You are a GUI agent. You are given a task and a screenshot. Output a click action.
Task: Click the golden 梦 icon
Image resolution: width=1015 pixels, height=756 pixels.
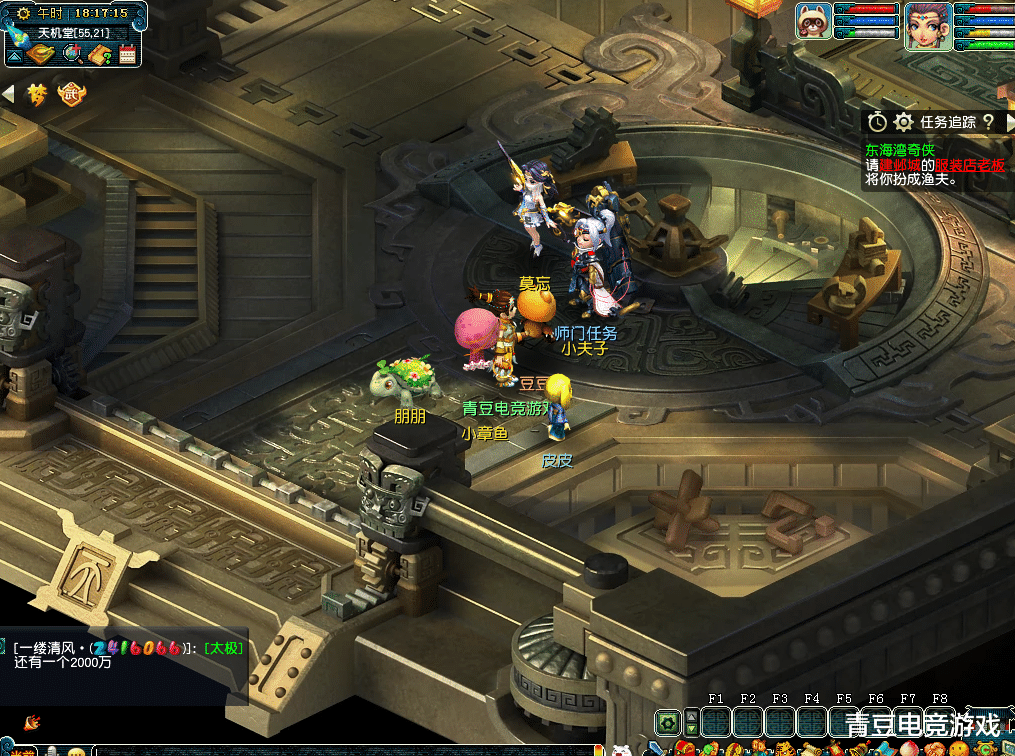[38, 95]
